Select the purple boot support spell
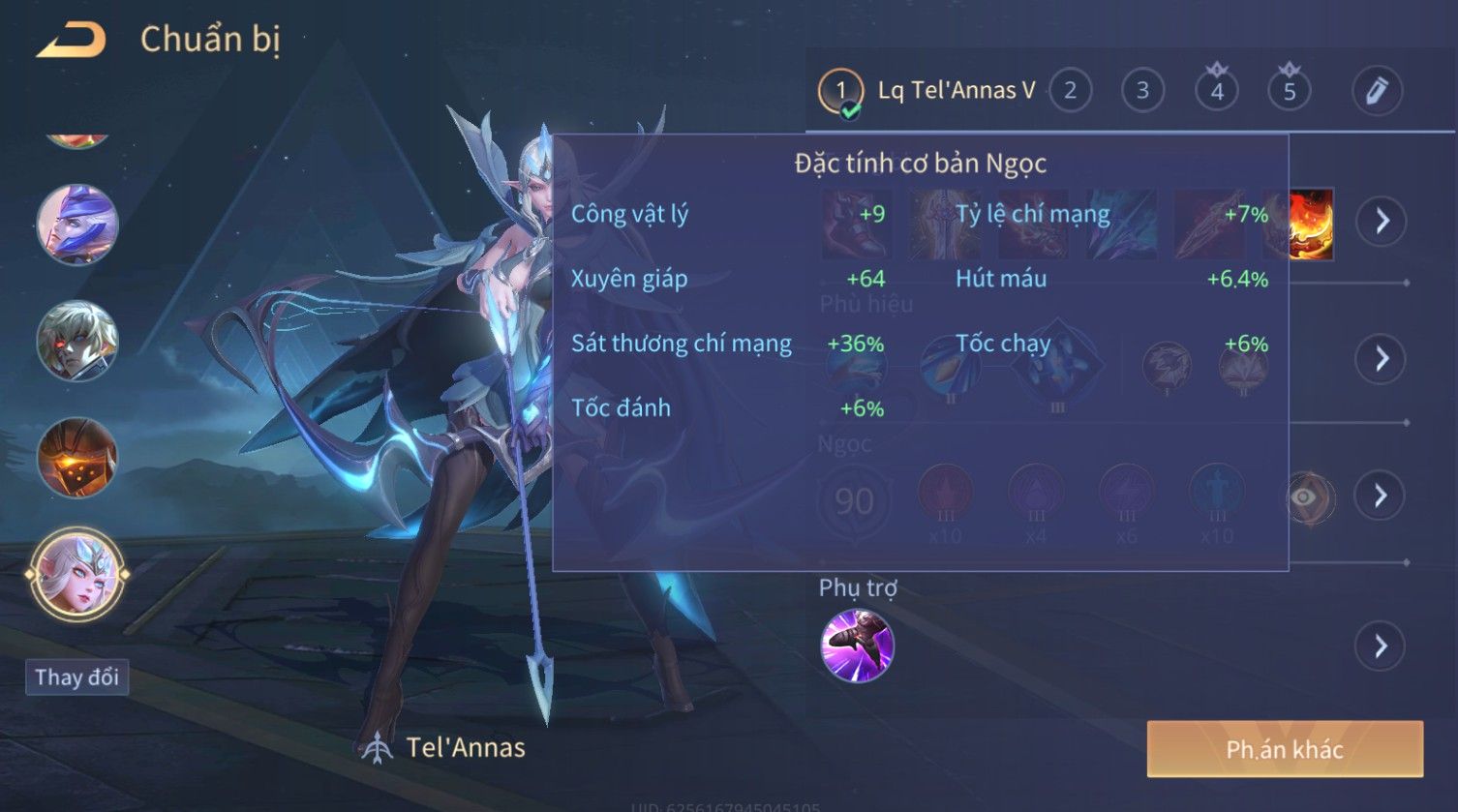Viewport: 1458px width, 812px height. coord(857,646)
